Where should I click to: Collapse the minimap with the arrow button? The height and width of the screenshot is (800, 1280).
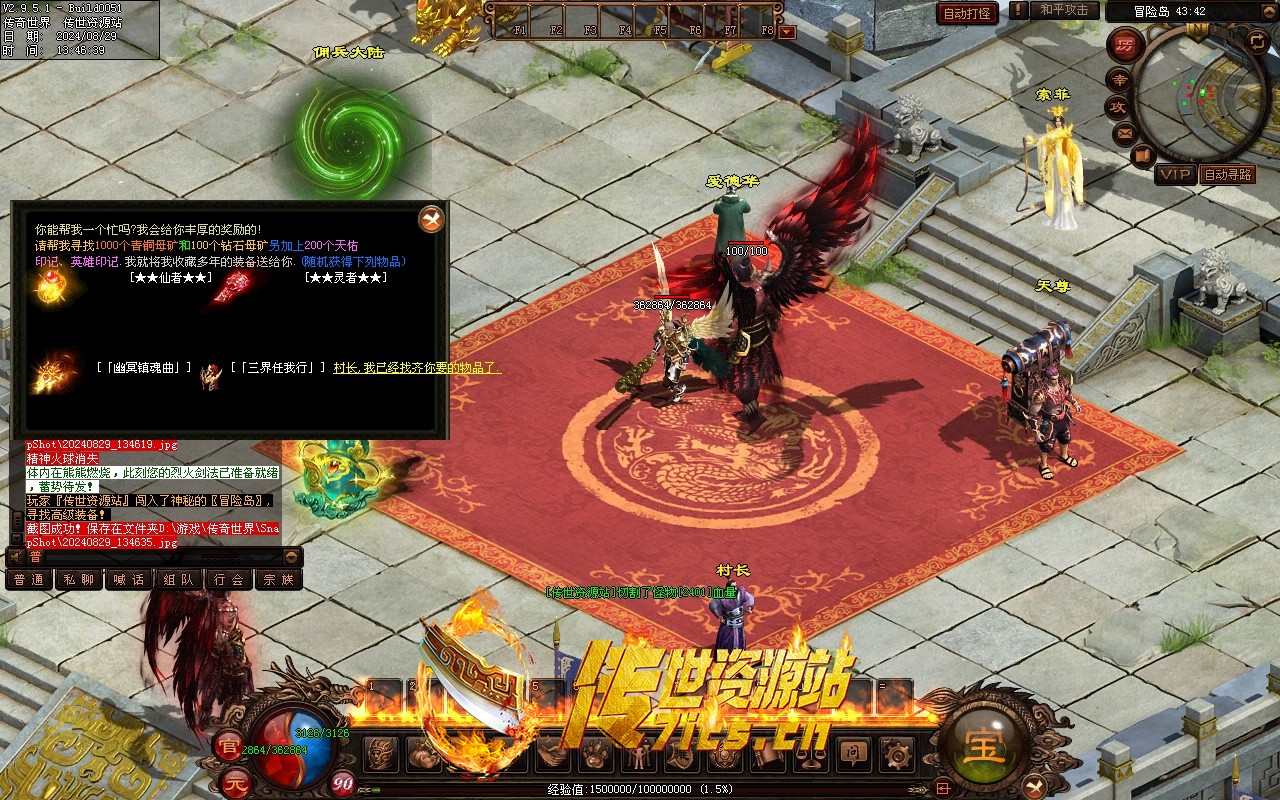click(x=1257, y=40)
